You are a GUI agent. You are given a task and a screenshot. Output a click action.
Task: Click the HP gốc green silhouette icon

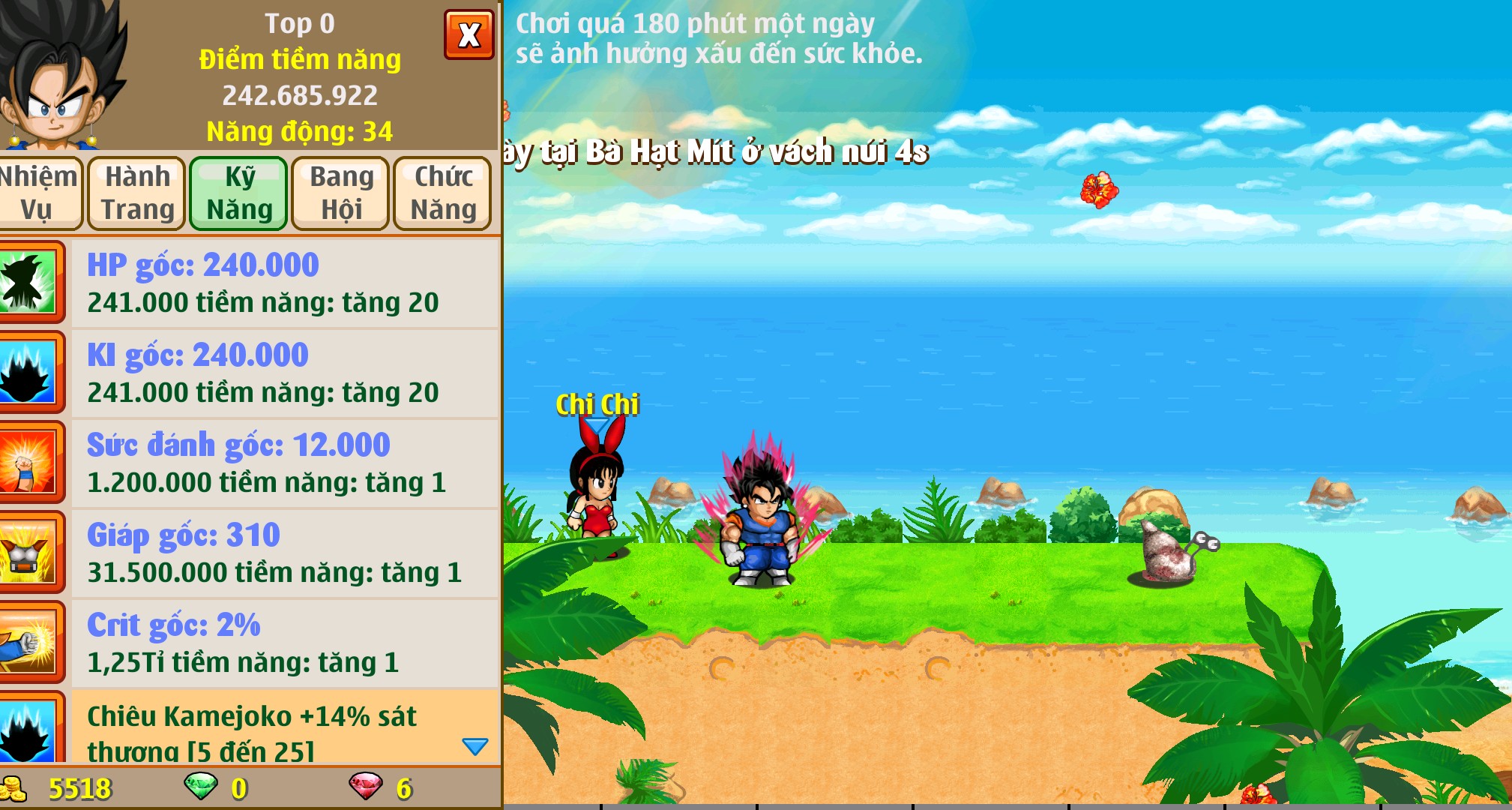coord(28,282)
